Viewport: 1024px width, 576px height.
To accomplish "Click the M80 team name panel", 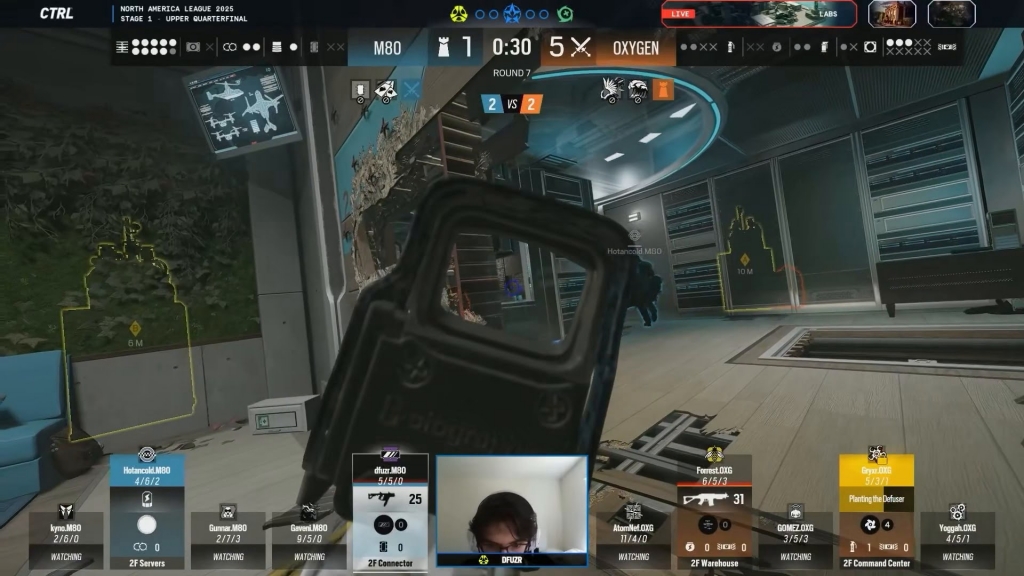I will [387, 48].
